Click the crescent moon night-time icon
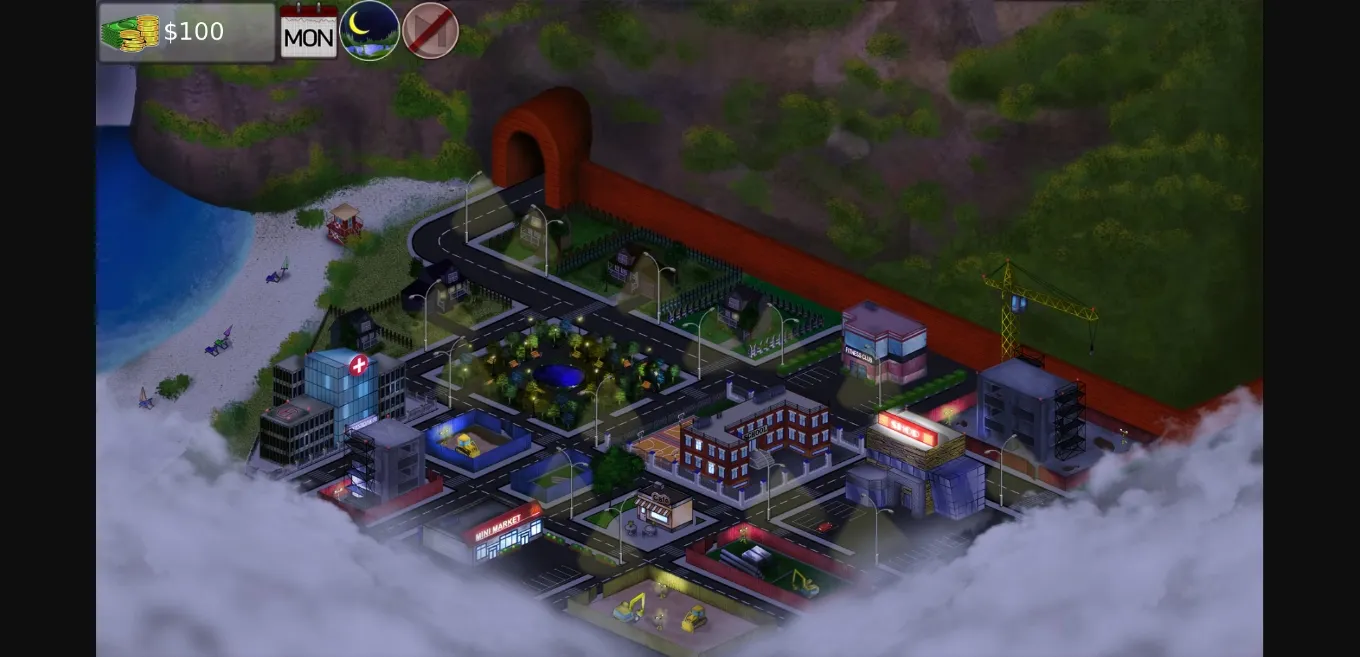Image resolution: width=1360 pixels, height=657 pixels. pos(369,30)
